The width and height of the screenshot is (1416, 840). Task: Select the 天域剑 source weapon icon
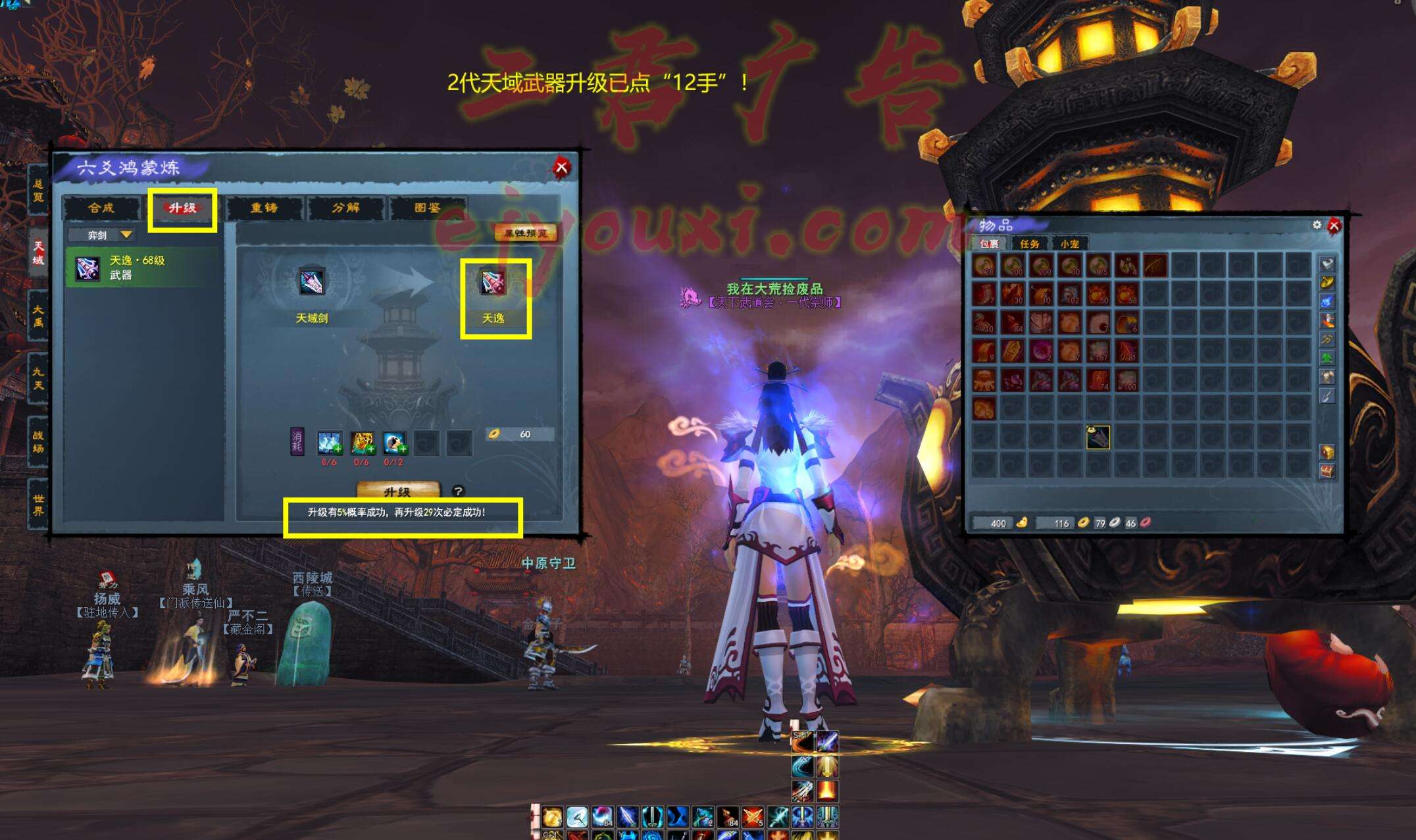point(311,282)
